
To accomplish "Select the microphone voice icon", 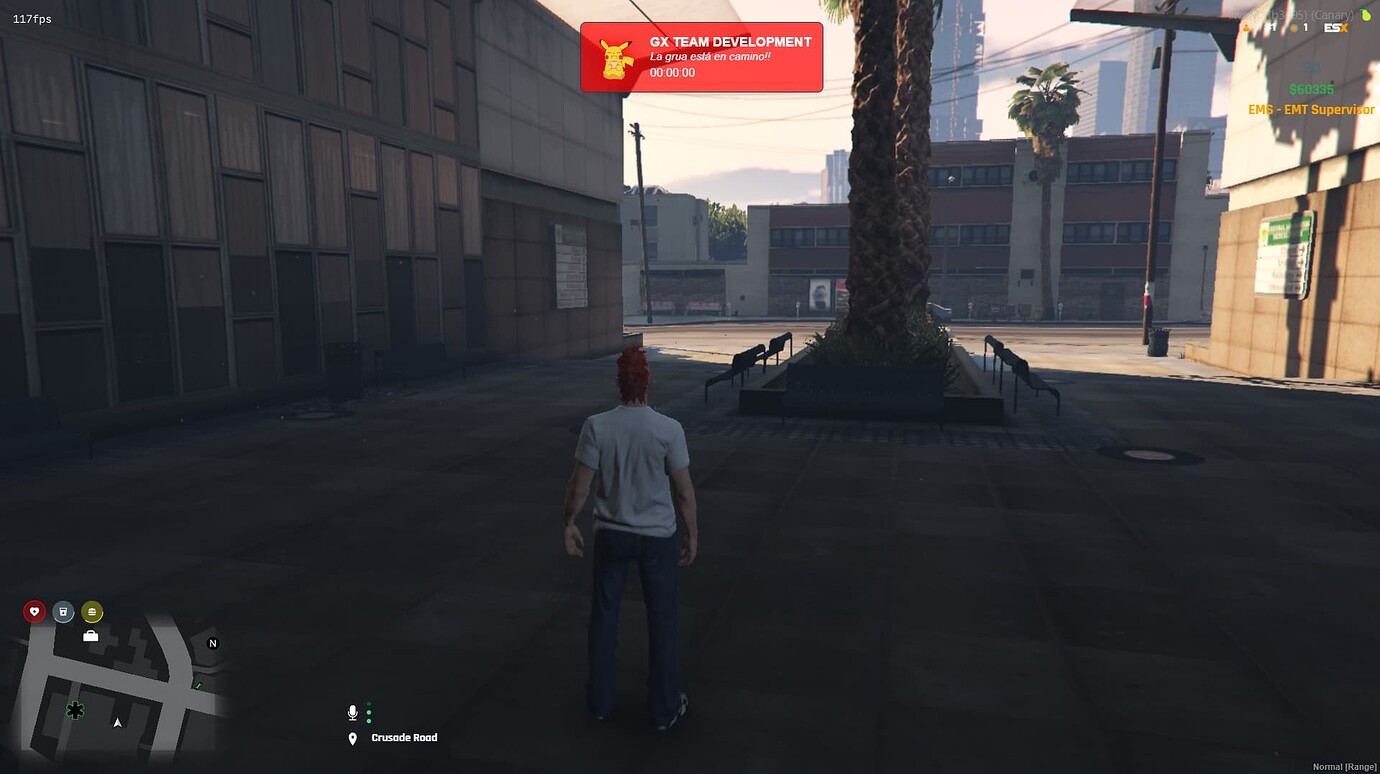I will coord(352,712).
